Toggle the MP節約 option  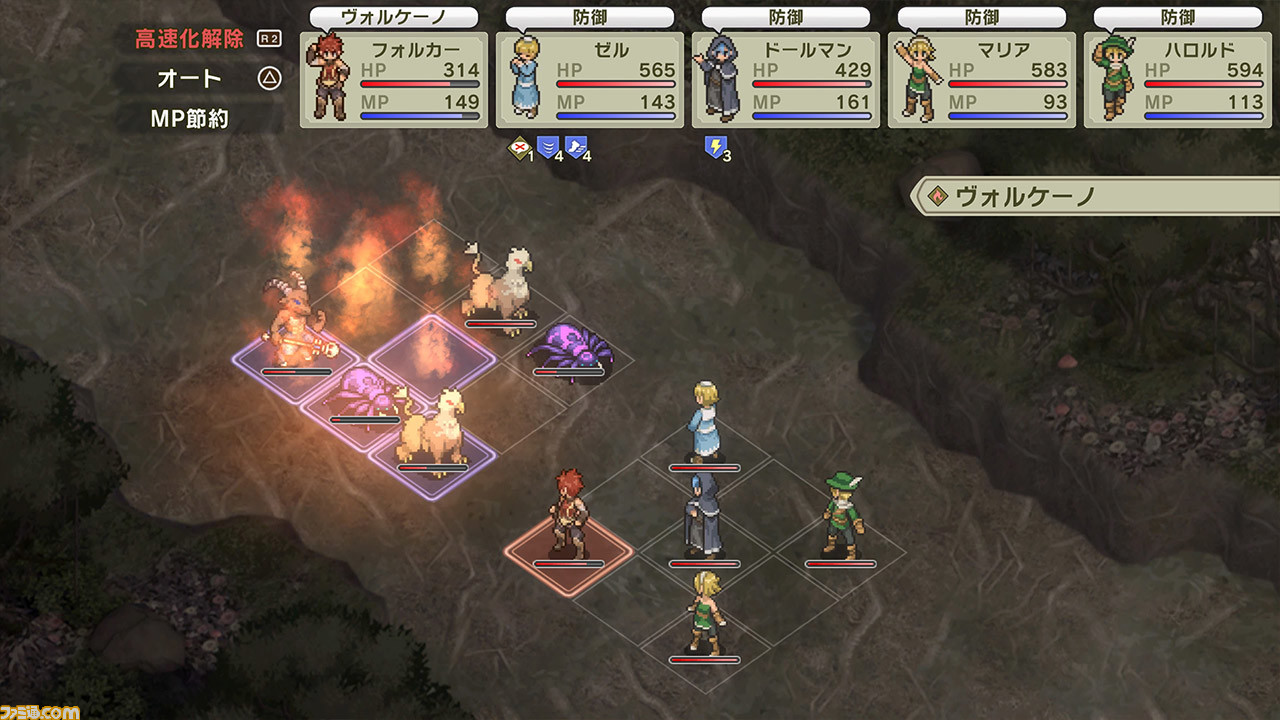[190, 118]
